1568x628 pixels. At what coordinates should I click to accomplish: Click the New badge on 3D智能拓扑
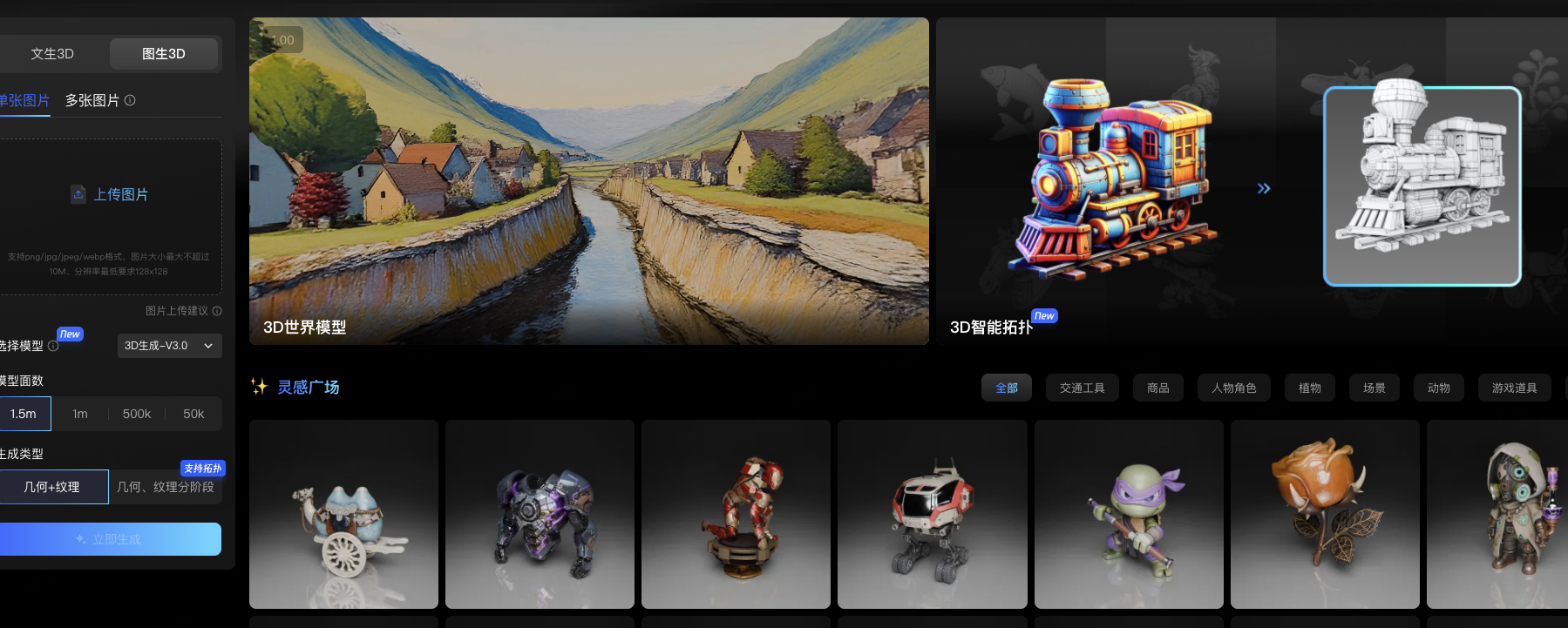[1044, 315]
